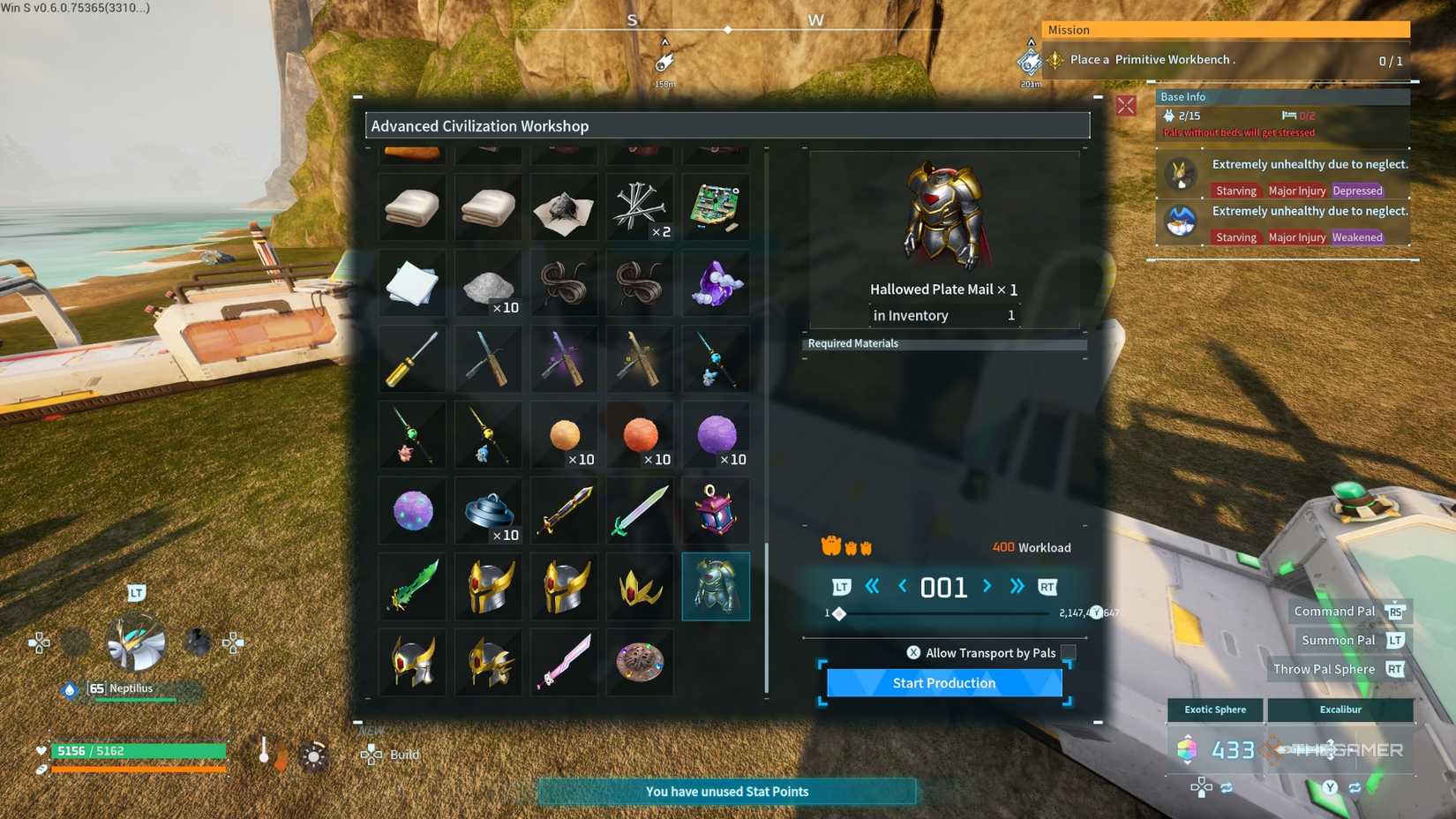Select the metal spring recipe

(488, 510)
